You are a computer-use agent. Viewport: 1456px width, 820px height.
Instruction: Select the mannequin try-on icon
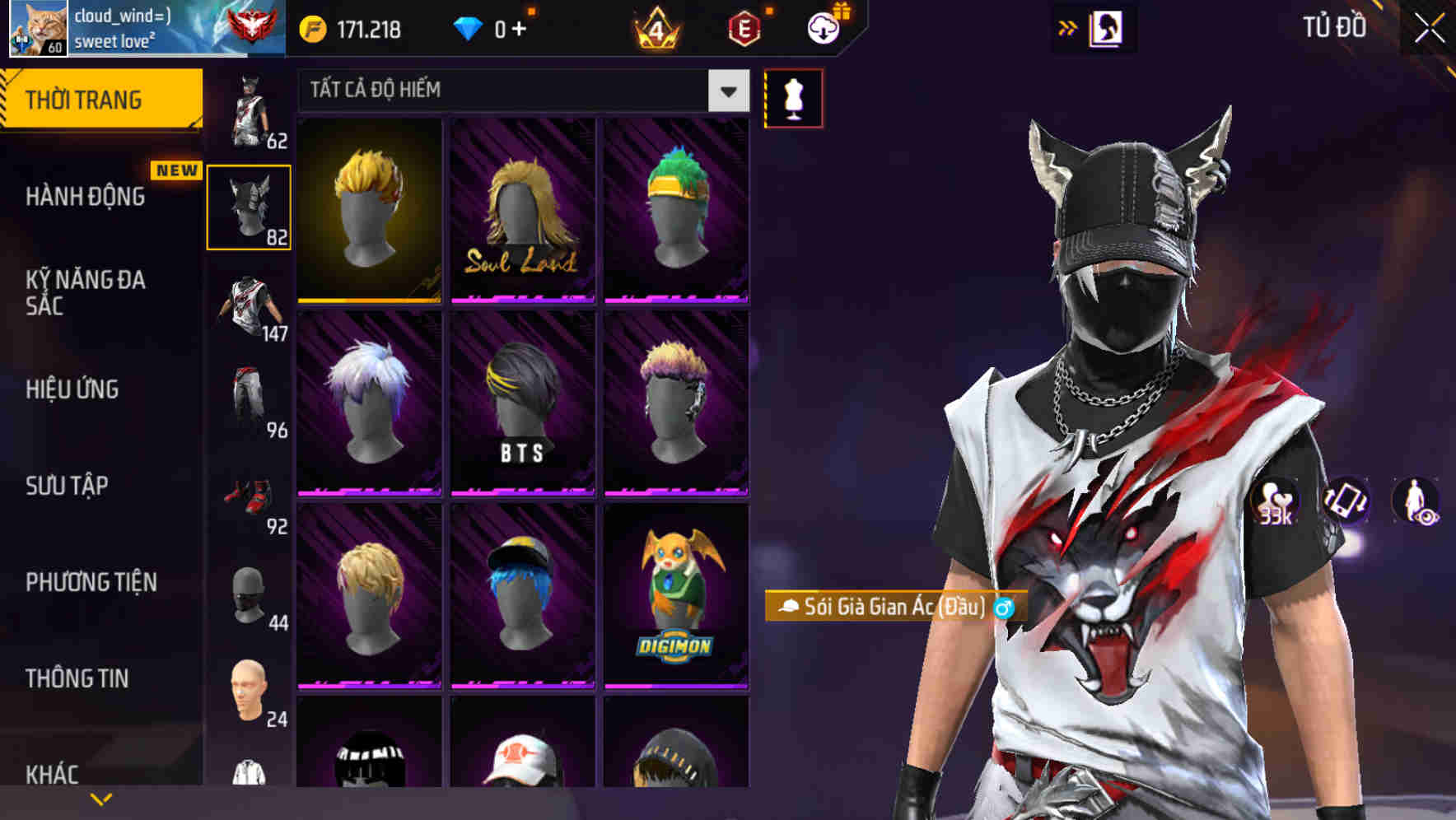point(793,98)
